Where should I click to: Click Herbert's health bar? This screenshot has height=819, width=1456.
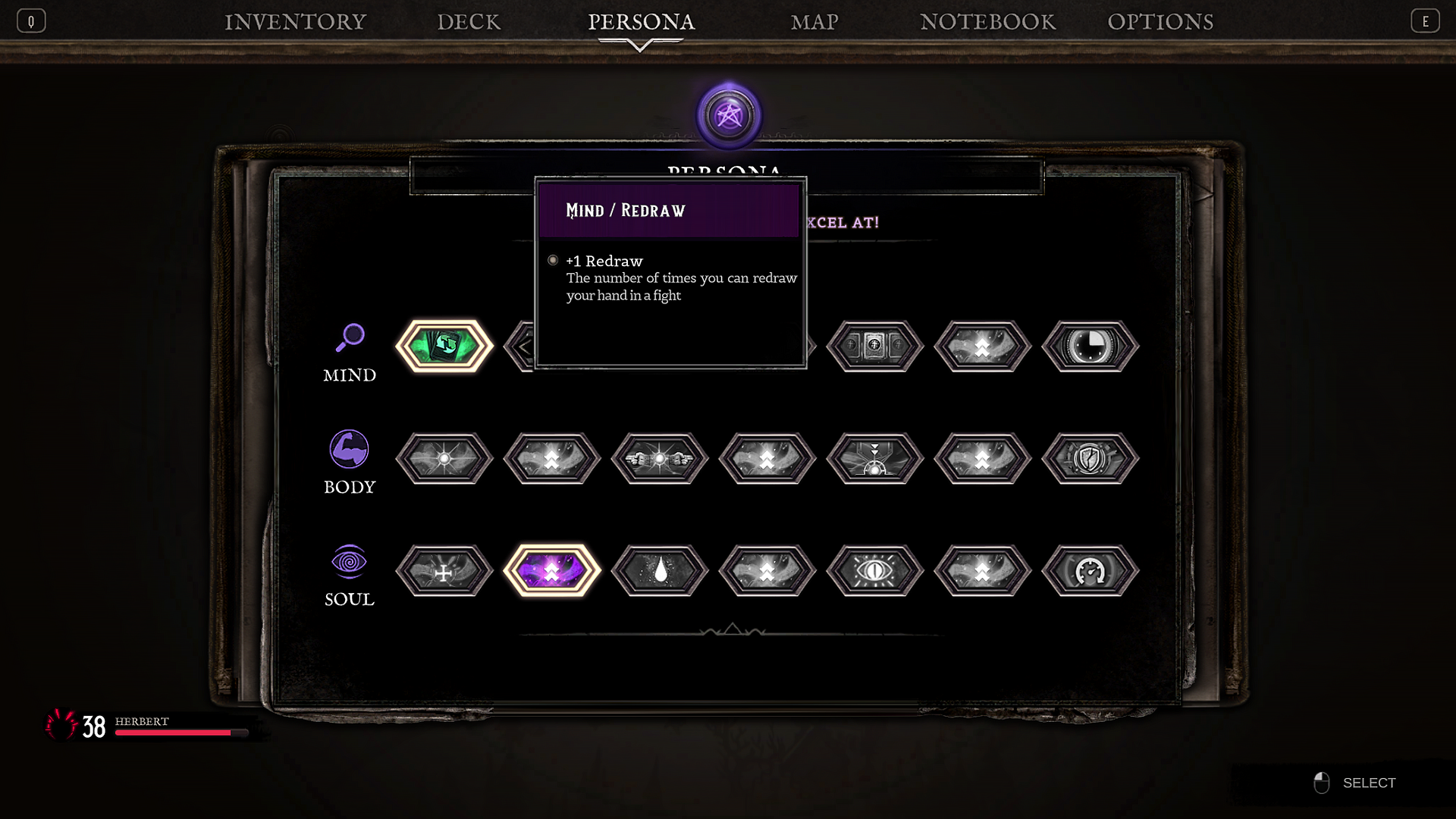tap(182, 733)
